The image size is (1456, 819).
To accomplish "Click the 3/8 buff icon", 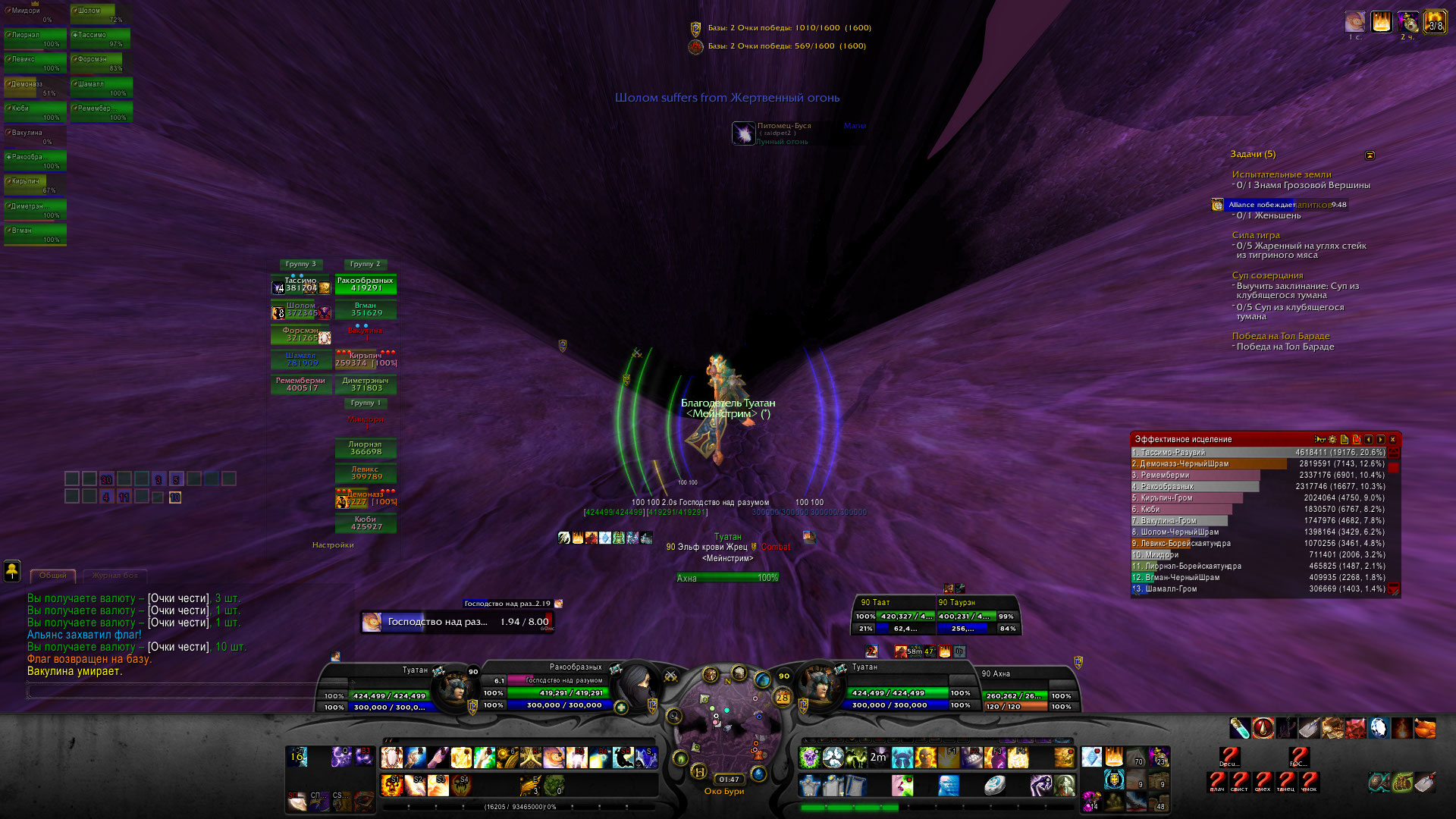I will click(x=1435, y=22).
